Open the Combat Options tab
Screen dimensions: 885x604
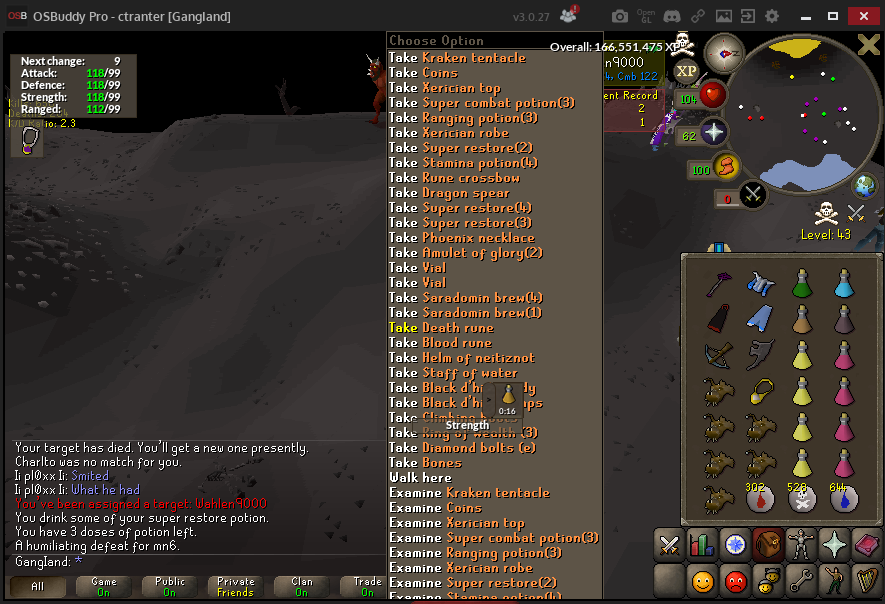pos(668,545)
